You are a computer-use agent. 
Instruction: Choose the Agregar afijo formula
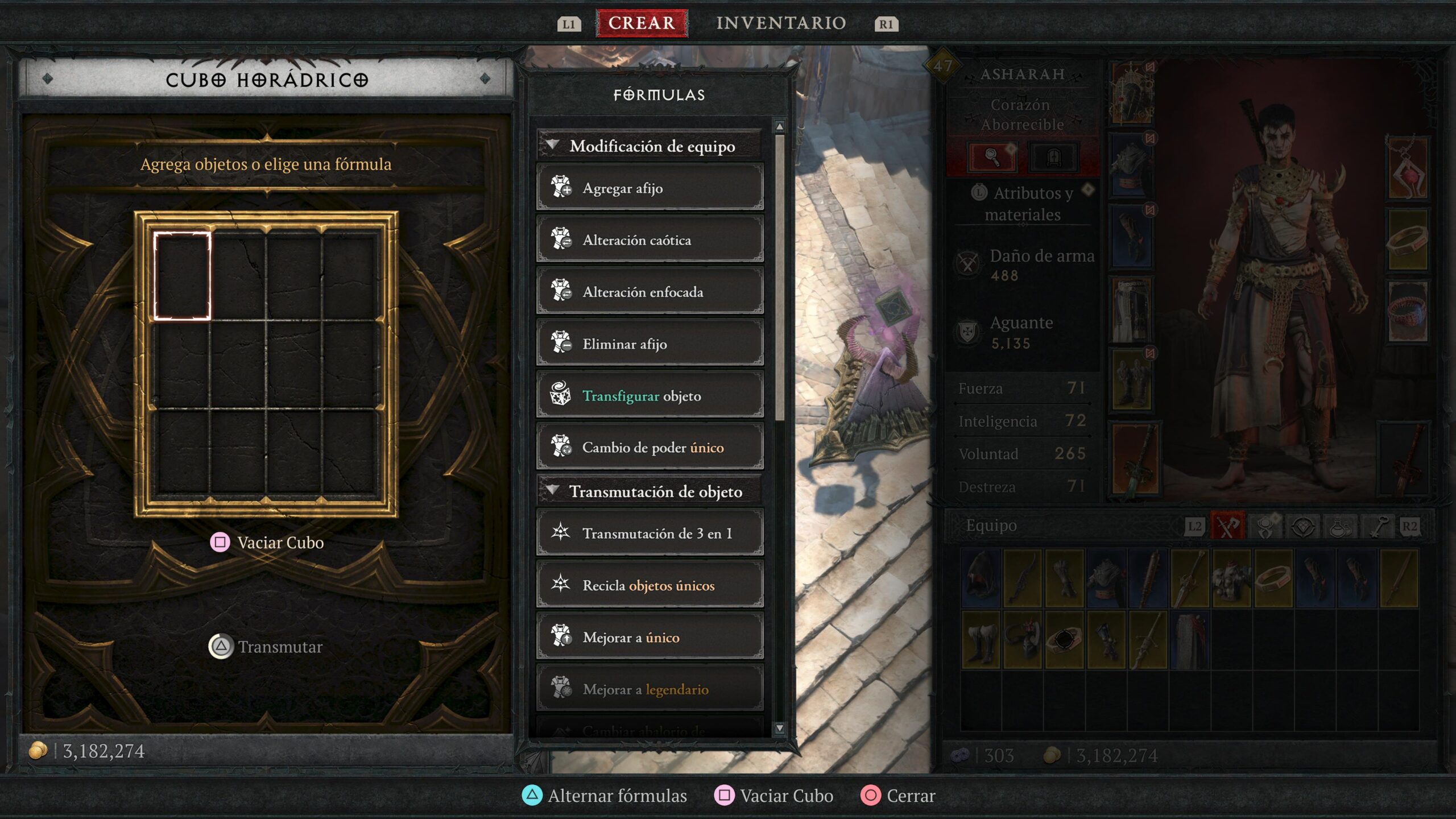(650, 188)
